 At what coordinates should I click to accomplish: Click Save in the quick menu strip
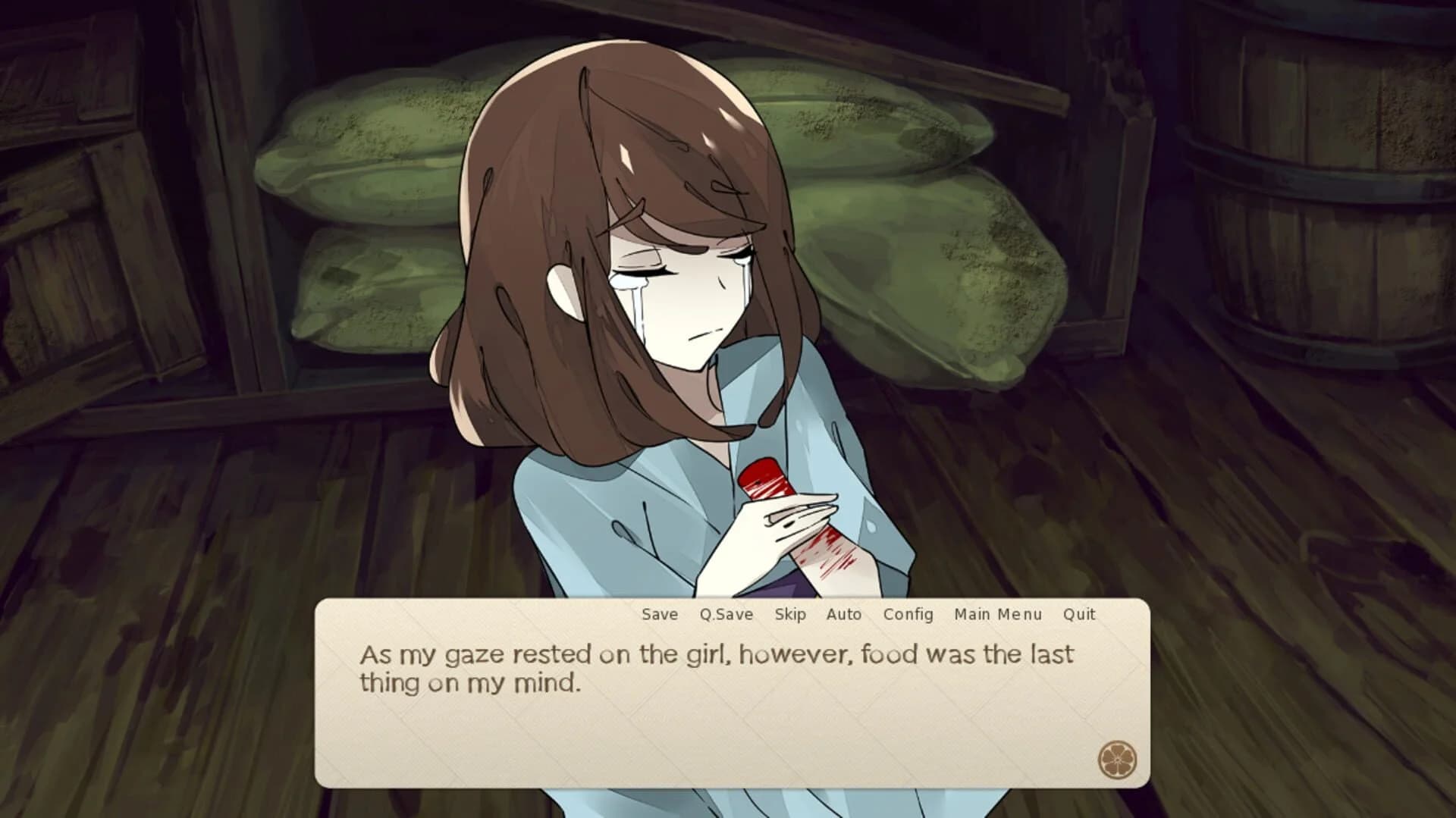[x=658, y=614]
